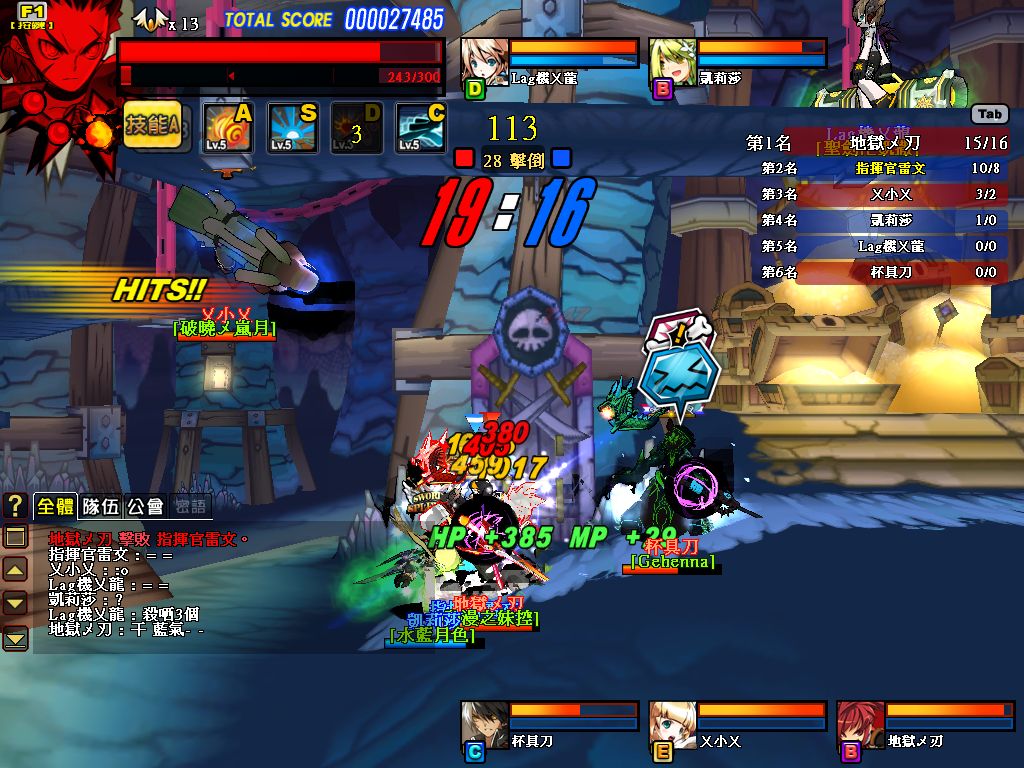Click the chat scroll-up arrow
Viewport: 1024px width, 768px height.
(x=15, y=570)
